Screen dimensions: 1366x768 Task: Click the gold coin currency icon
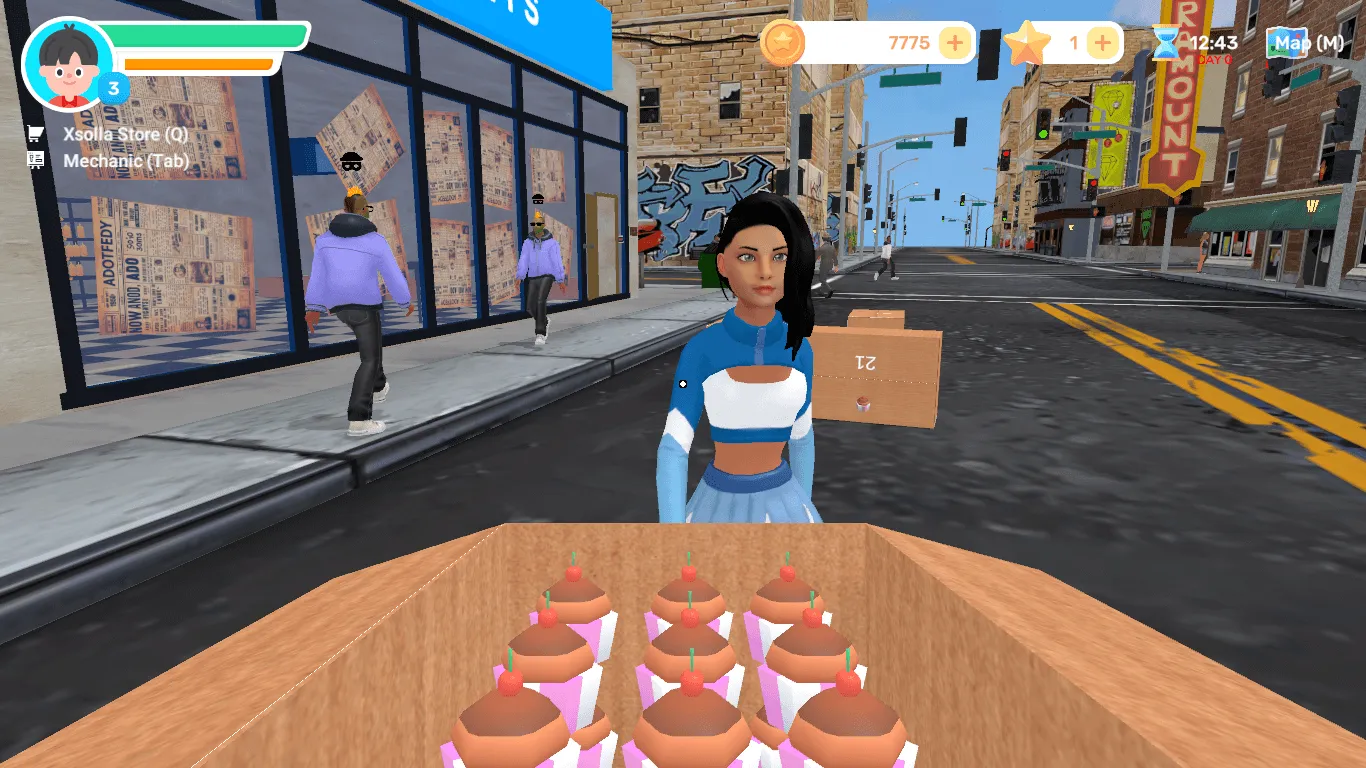(x=783, y=43)
